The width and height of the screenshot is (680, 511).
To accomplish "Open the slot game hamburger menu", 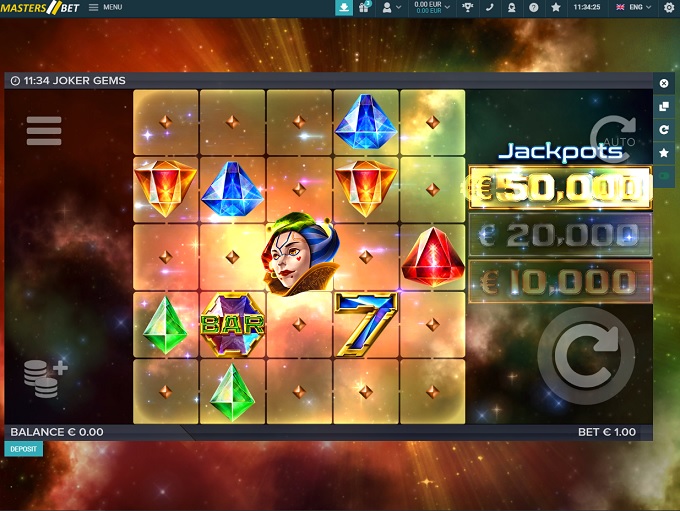I will [44, 131].
